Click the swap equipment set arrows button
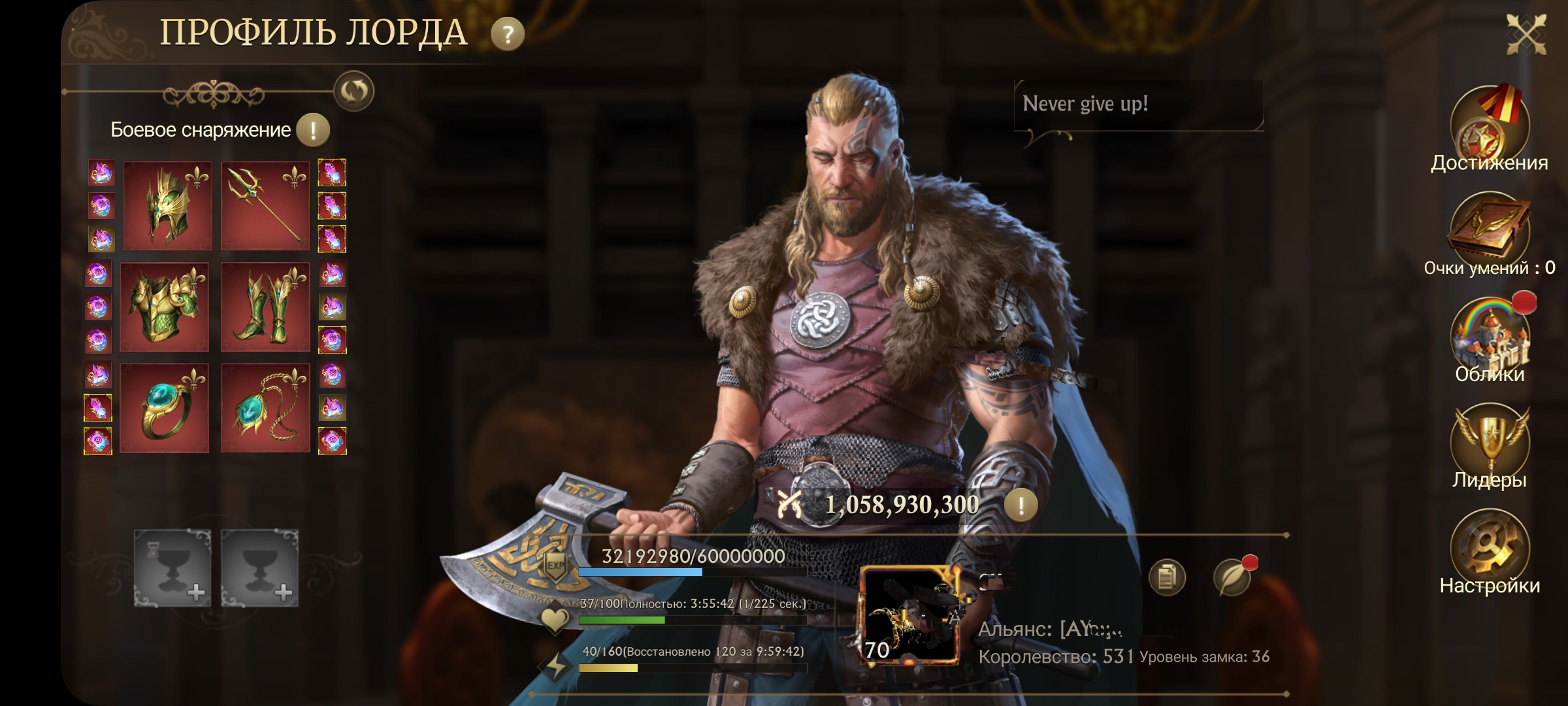This screenshot has width=1568, height=706. (x=353, y=91)
